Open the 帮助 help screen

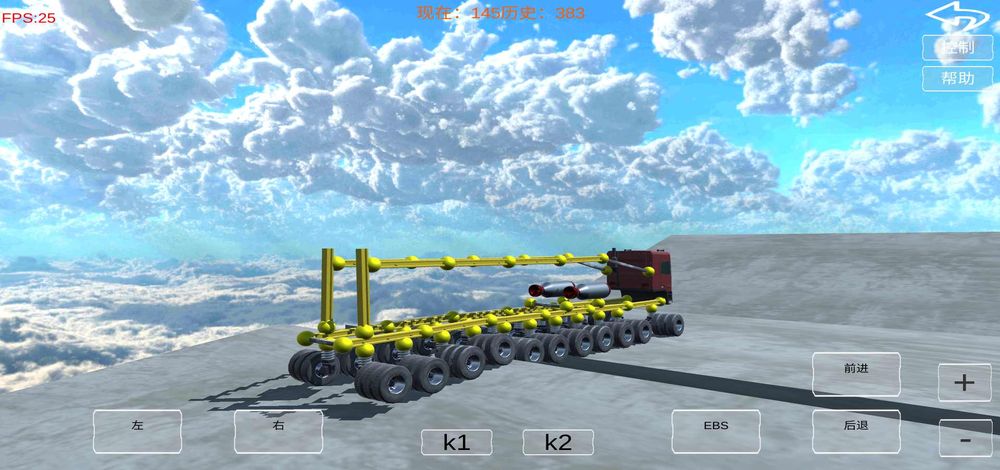coord(956,78)
